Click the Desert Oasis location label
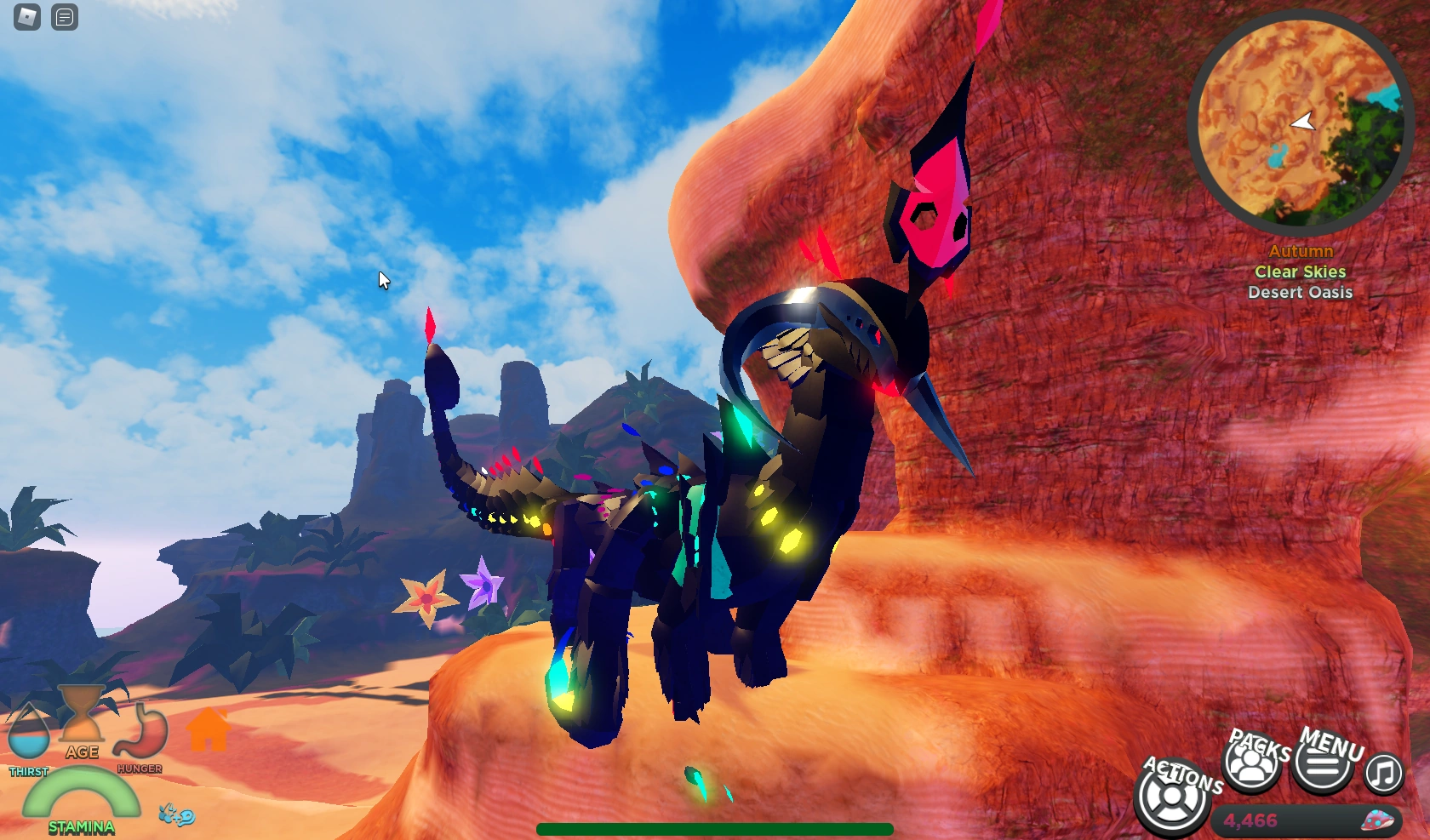This screenshot has height=840, width=1430. 1301,292
